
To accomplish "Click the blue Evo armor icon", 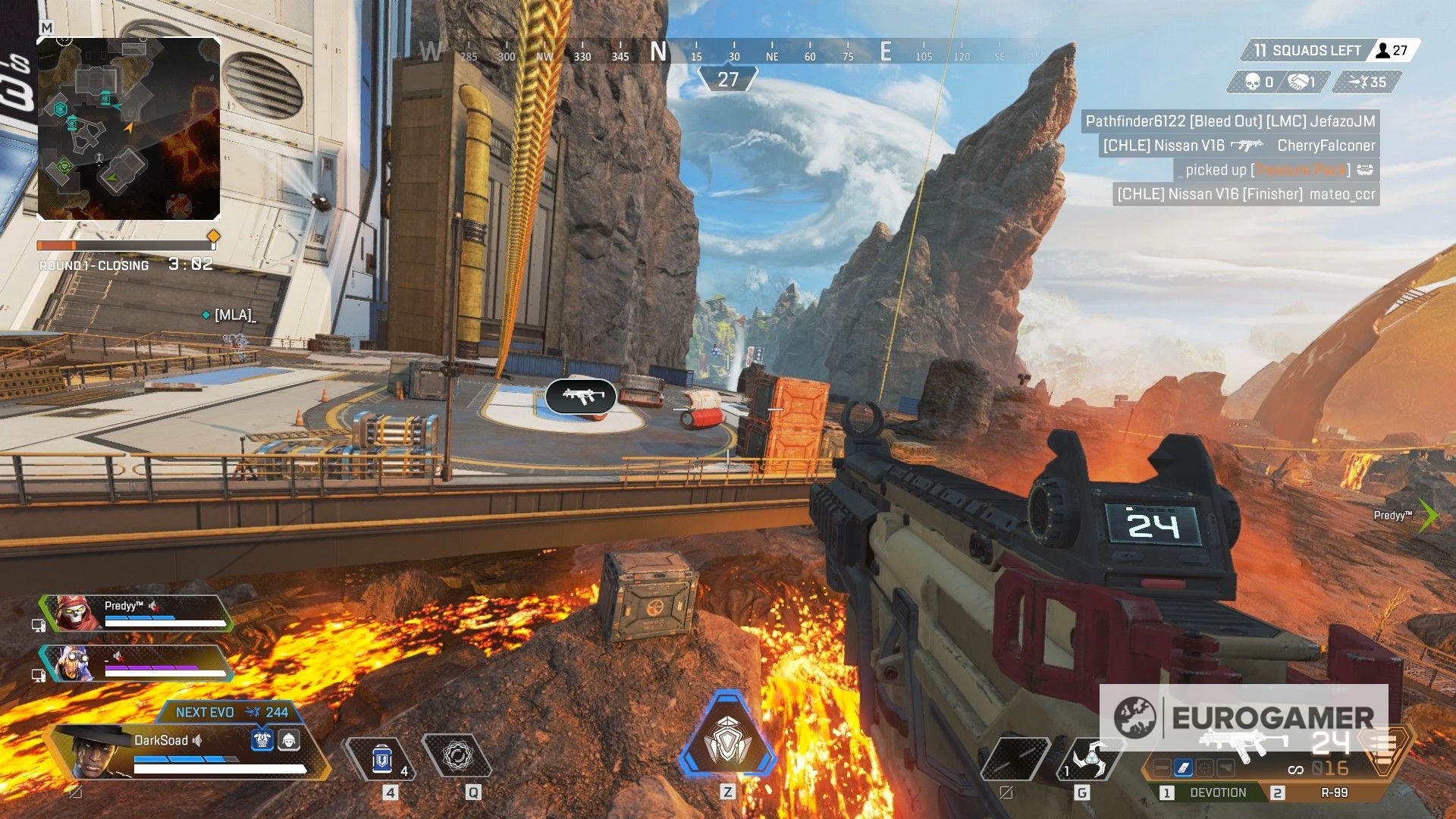I will (262, 739).
